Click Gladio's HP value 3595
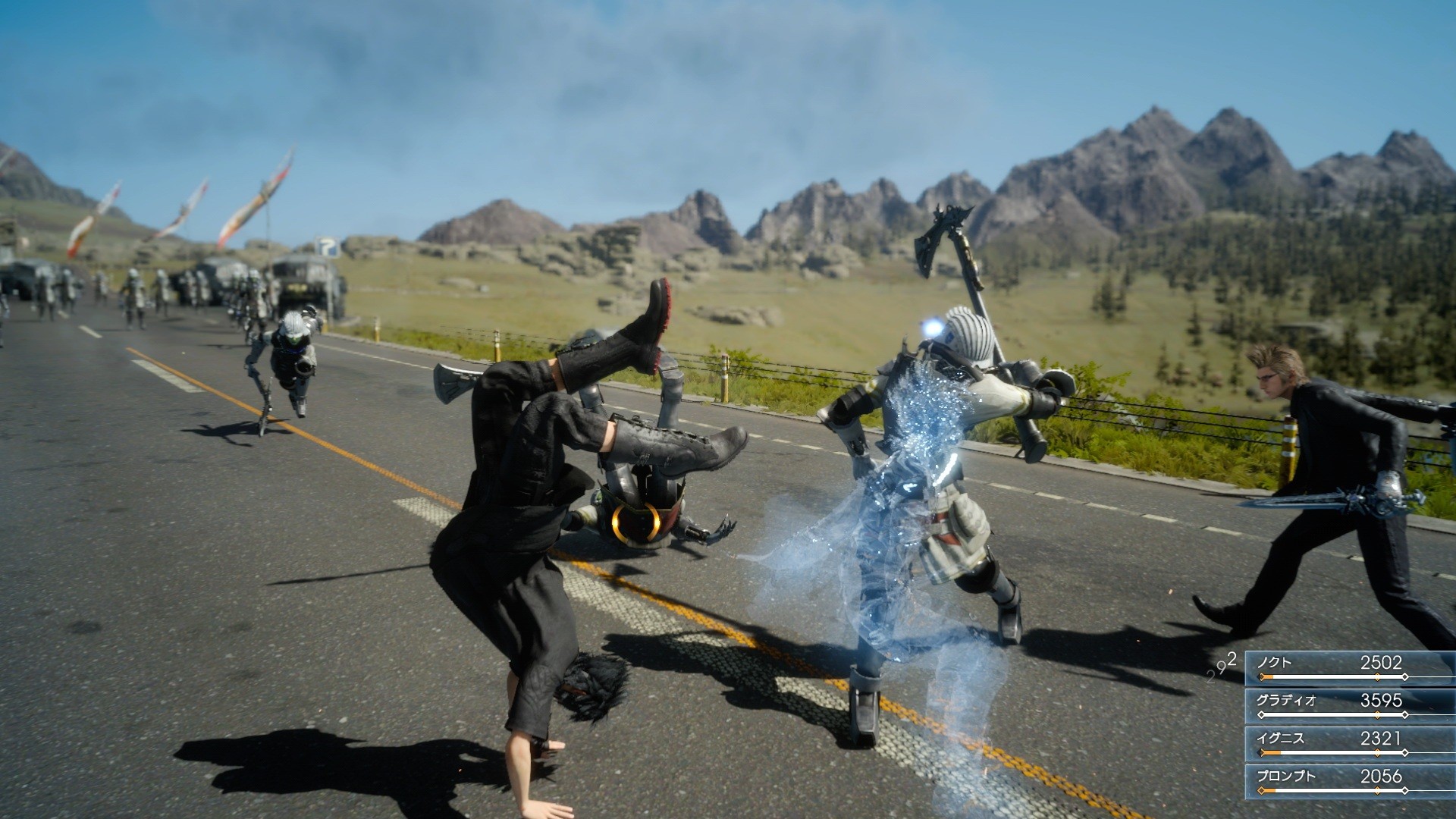Viewport: 1456px width, 819px height. [x=1380, y=701]
